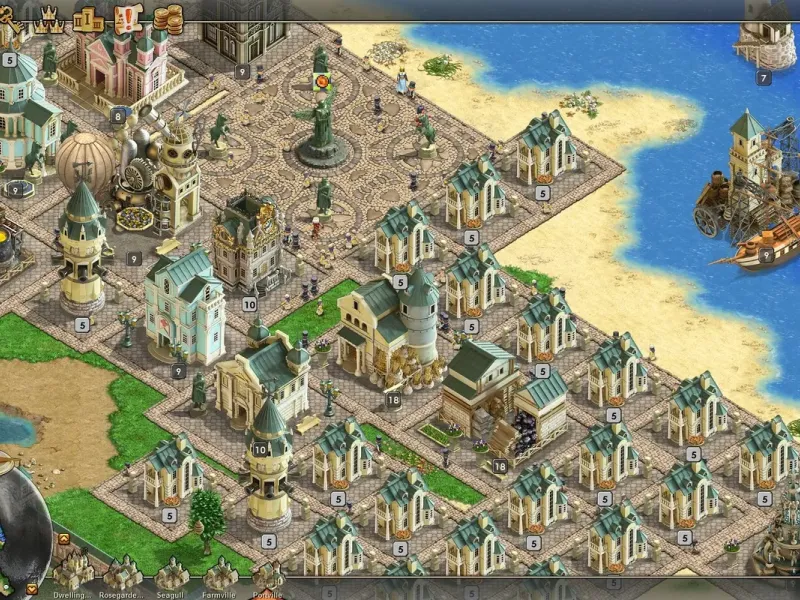Open the gold coins stack menu
The width and height of the screenshot is (800, 600).
[x=168, y=17]
